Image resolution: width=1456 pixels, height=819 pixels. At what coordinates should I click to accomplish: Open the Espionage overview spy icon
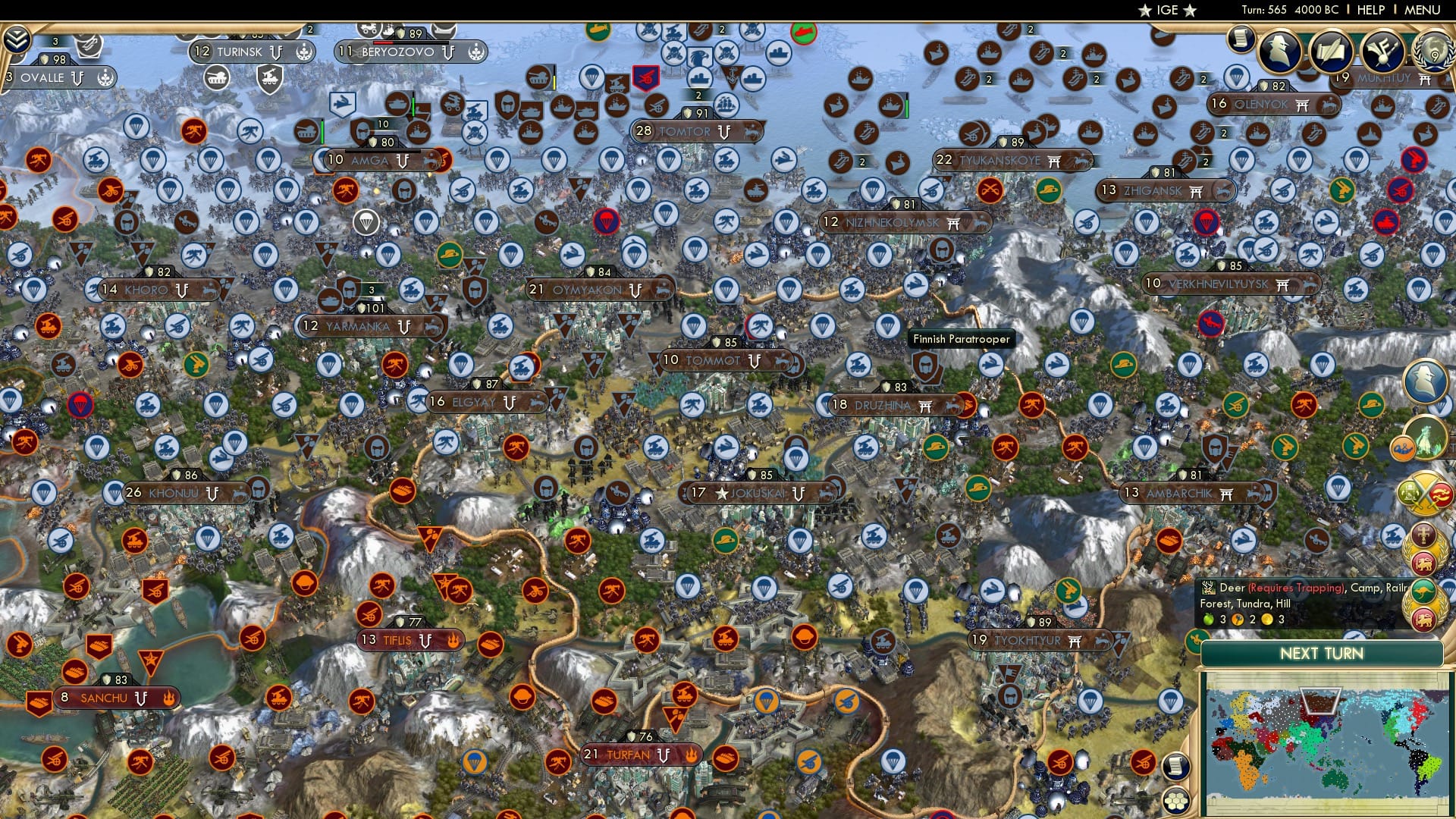1278,52
